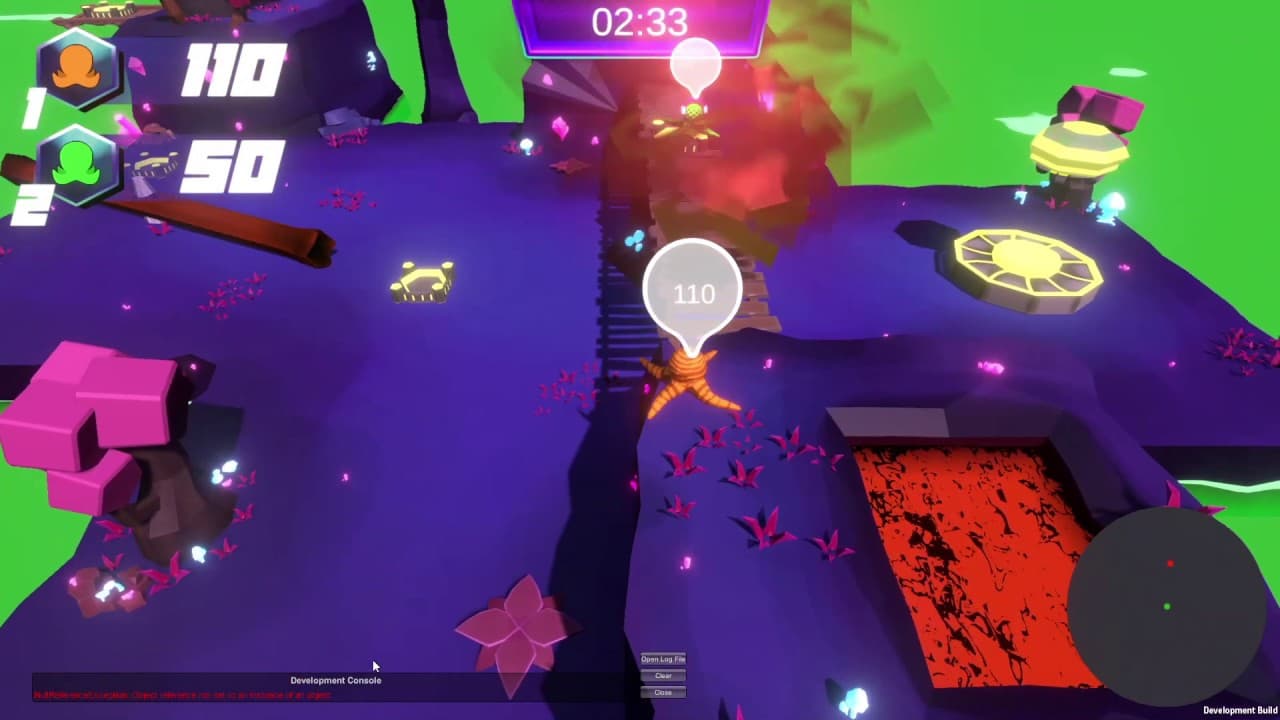Click the match timer showing 02:33
The height and width of the screenshot is (720, 1280).
click(640, 20)
